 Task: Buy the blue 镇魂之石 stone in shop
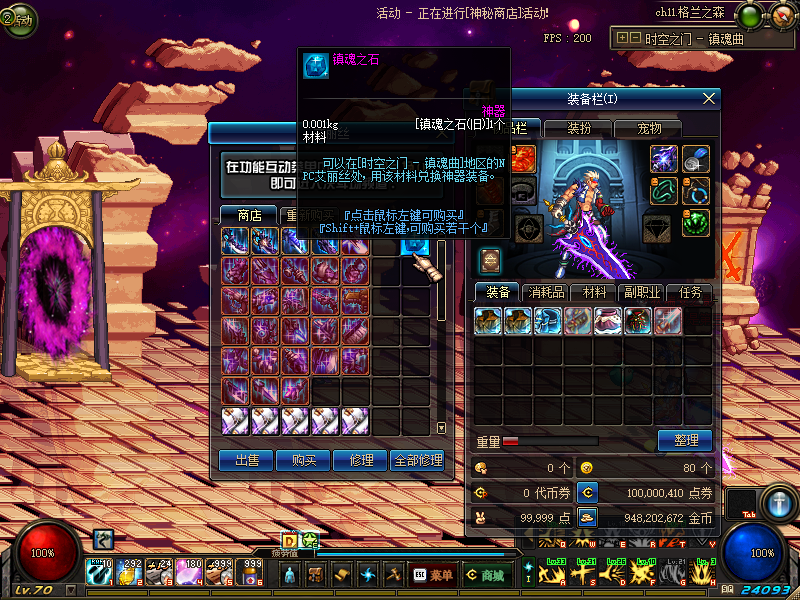pos(416,243)
